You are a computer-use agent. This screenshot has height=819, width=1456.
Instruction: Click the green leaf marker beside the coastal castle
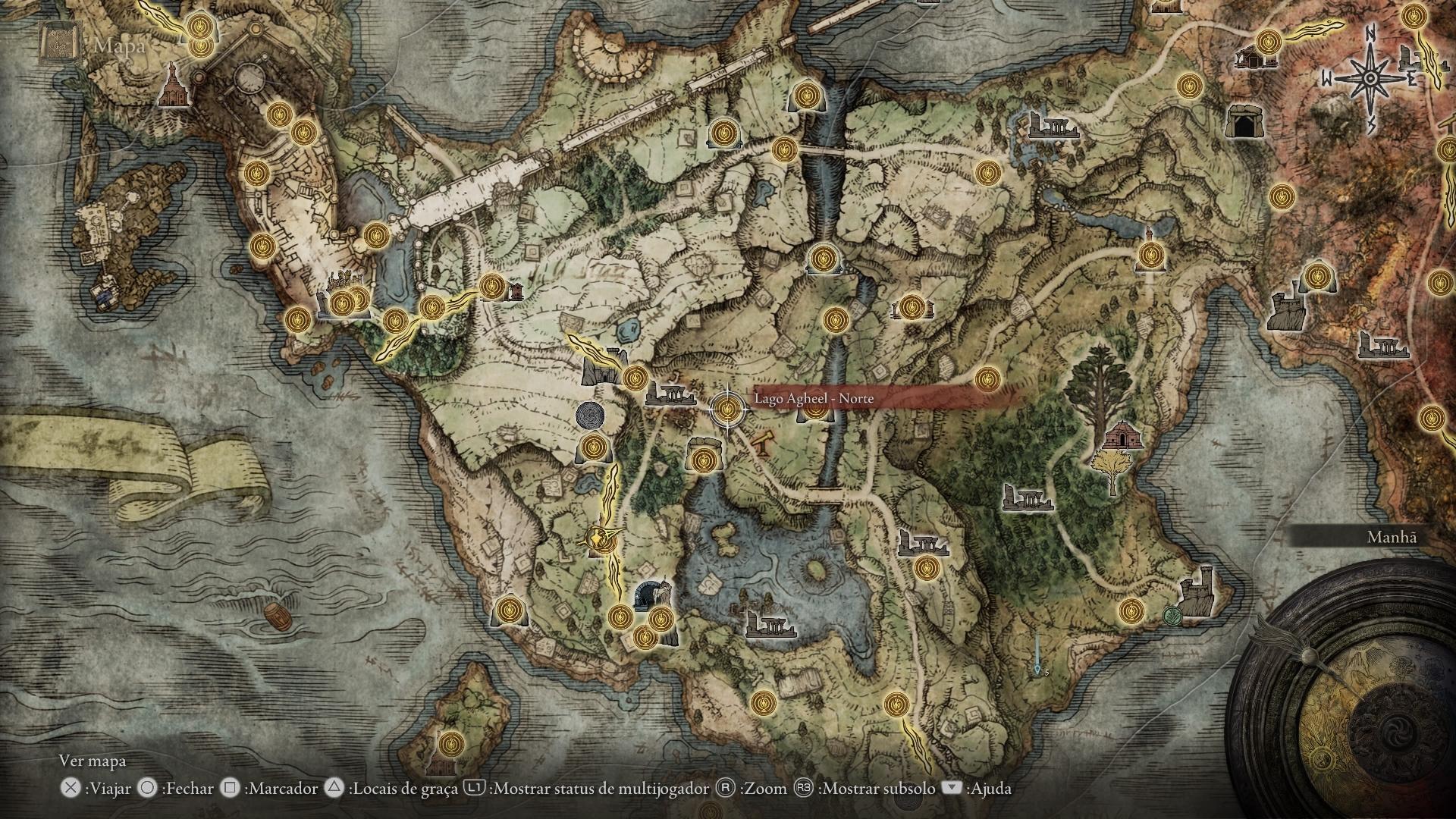tap(1173, 616)
